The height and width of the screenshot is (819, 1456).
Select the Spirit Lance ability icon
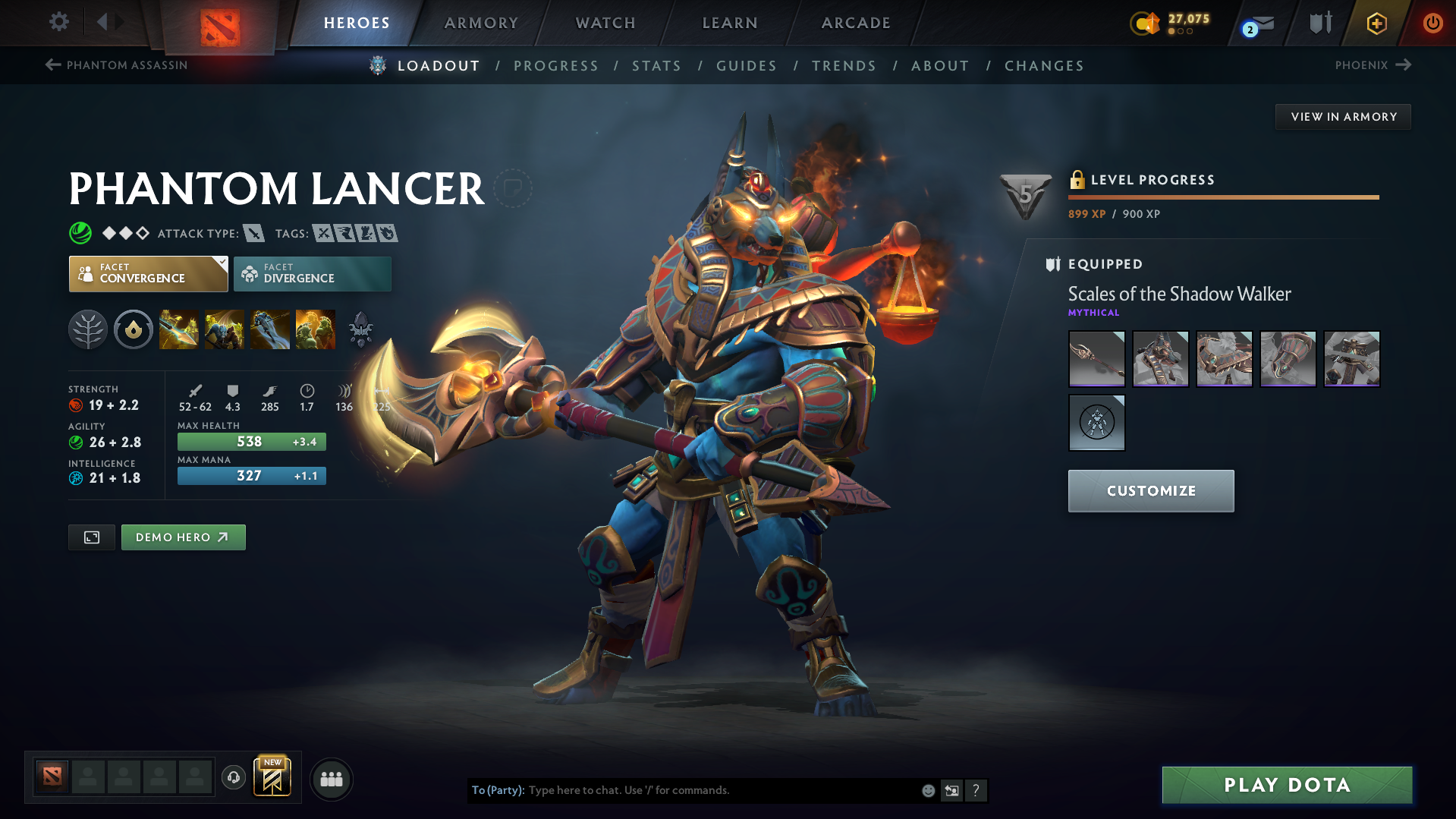click(178, 329)
